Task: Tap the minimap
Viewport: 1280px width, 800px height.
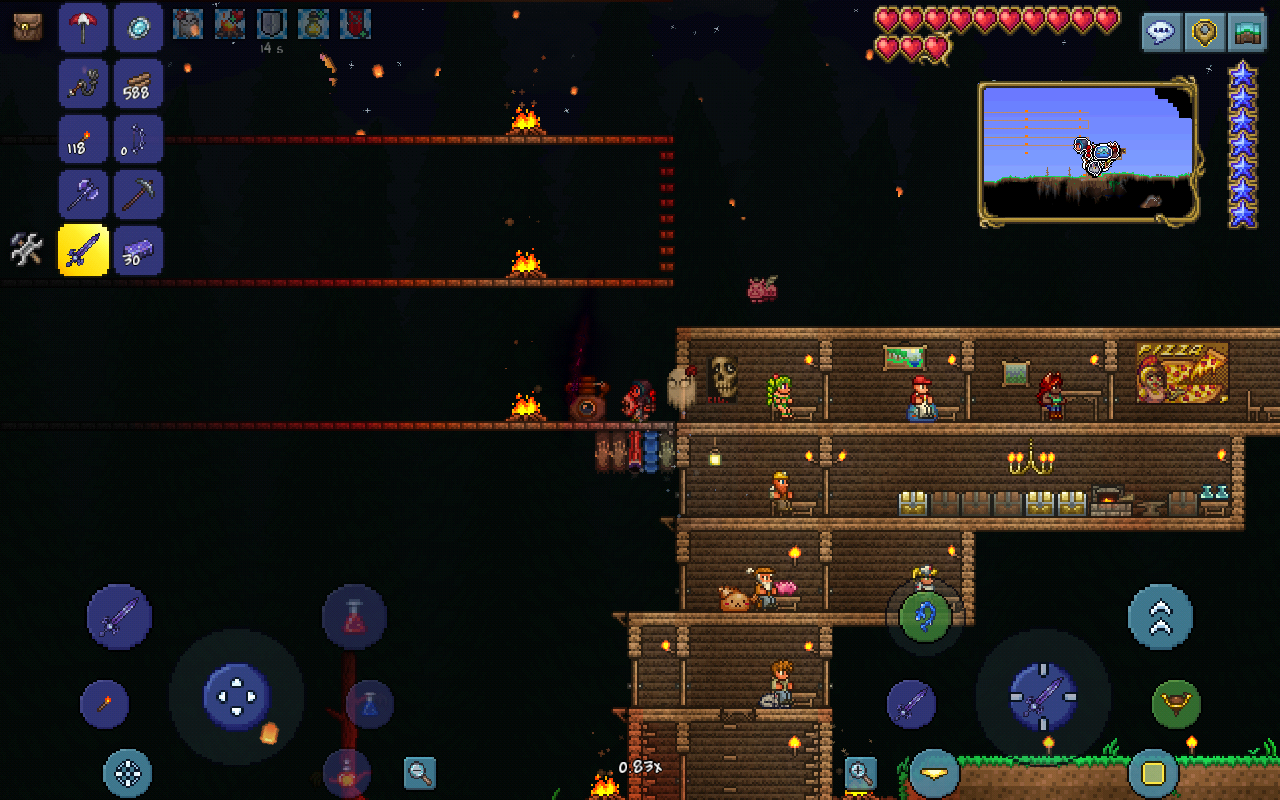Action: point(1088,152)
